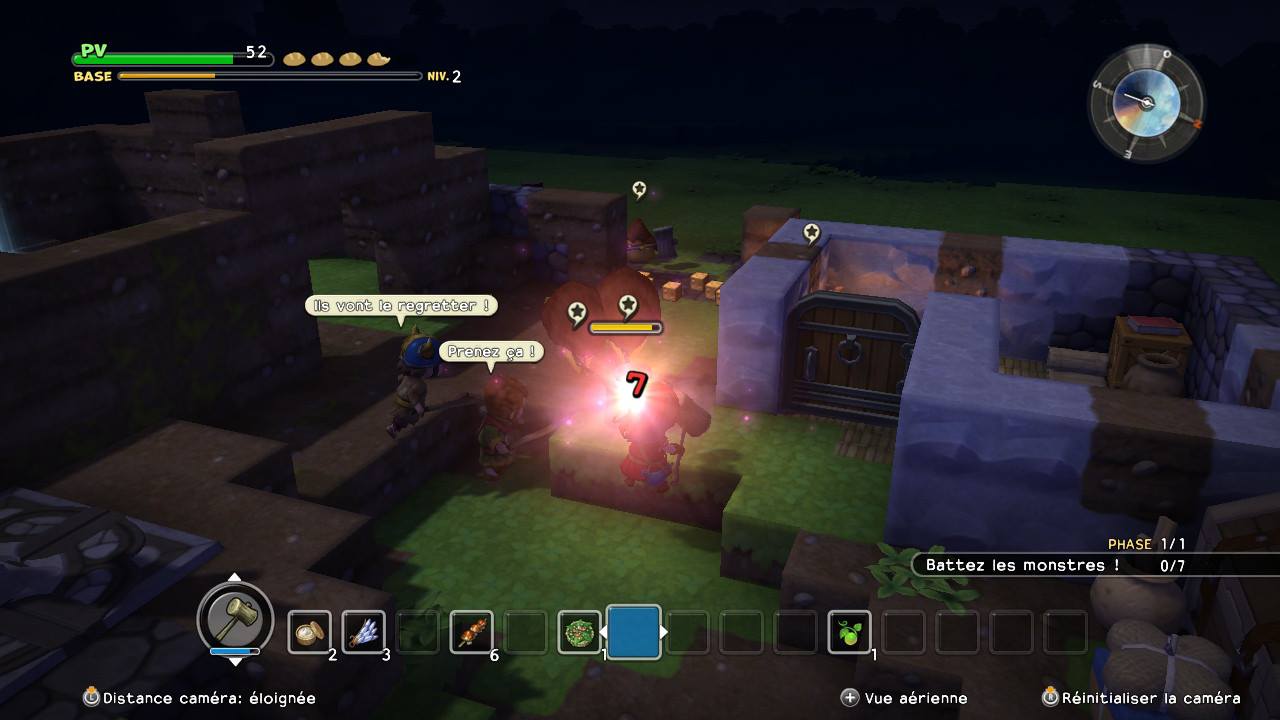Click the compass in the corner
The width and height of the screenshot is (1280, 720).
pyautogui.click(x=1146, y=102)
